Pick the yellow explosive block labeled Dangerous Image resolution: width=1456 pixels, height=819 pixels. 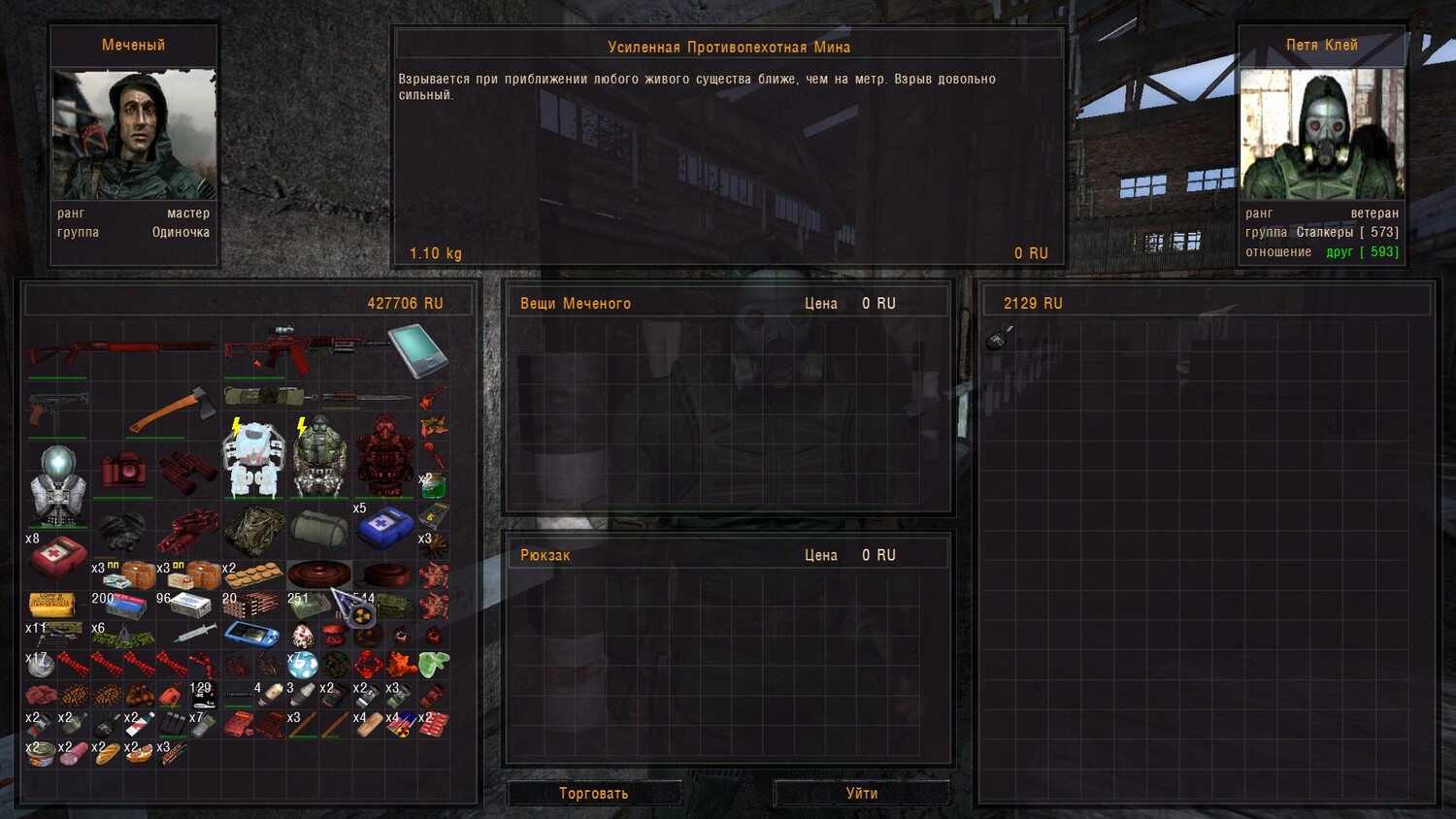52,605
